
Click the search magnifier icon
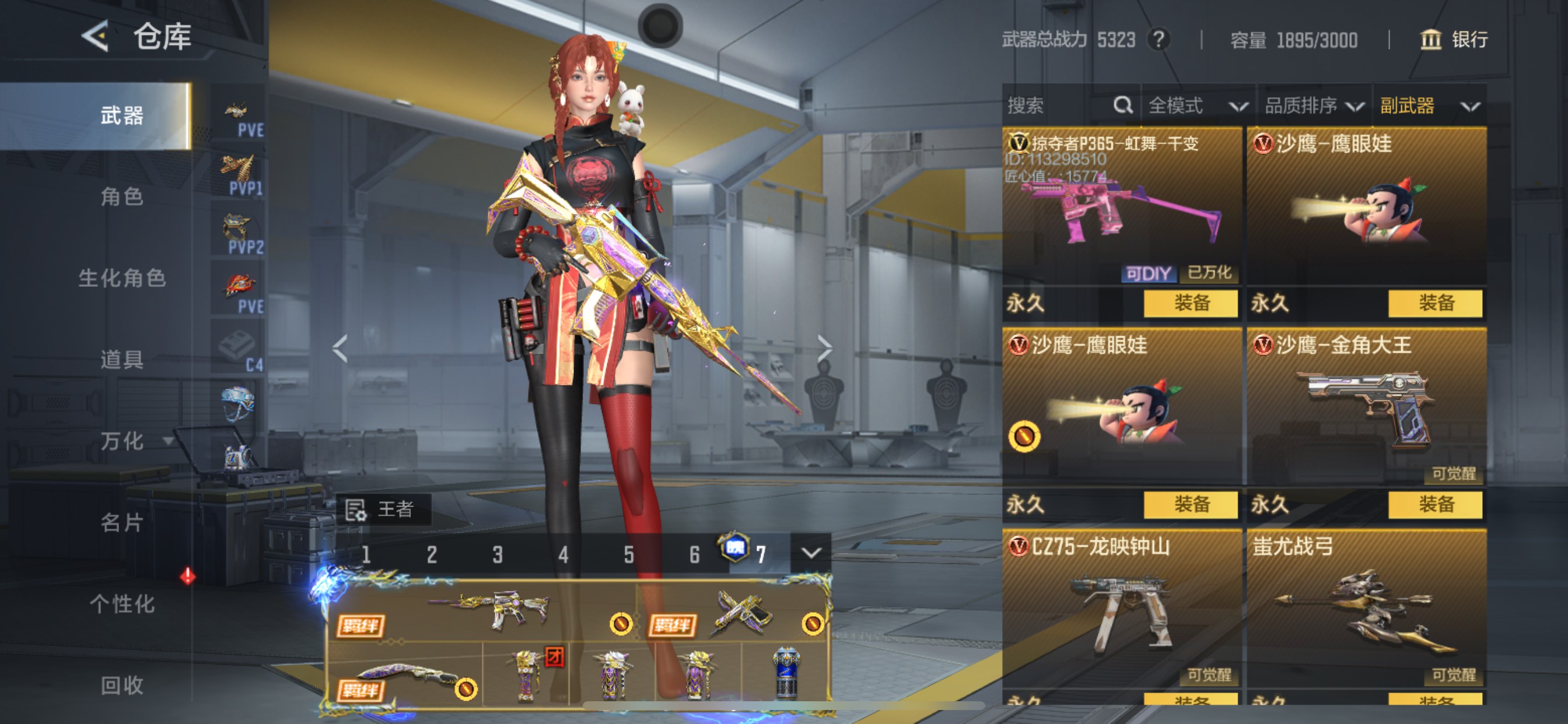coord(1123,106)
